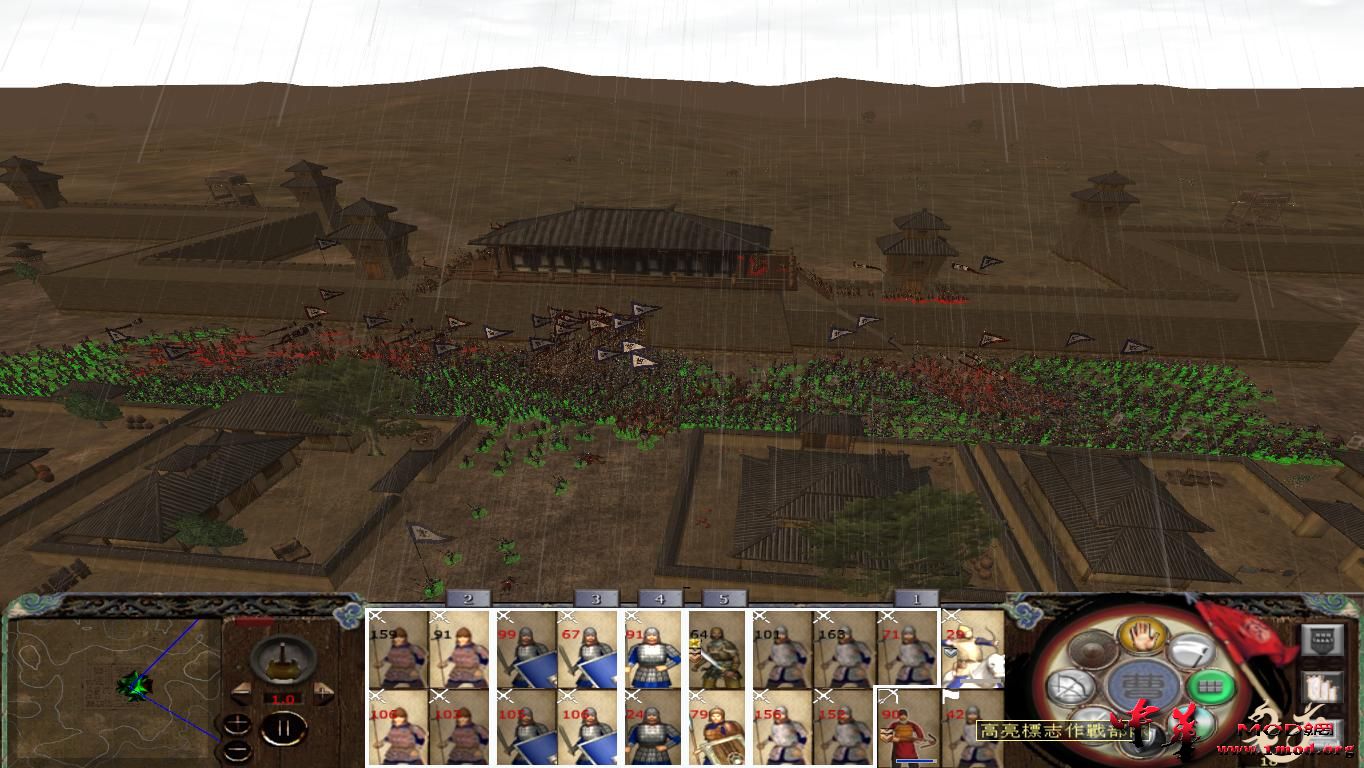Deselect the unit card showing 159 via its X
The image size is (1364, 768).
click(377, 614)
